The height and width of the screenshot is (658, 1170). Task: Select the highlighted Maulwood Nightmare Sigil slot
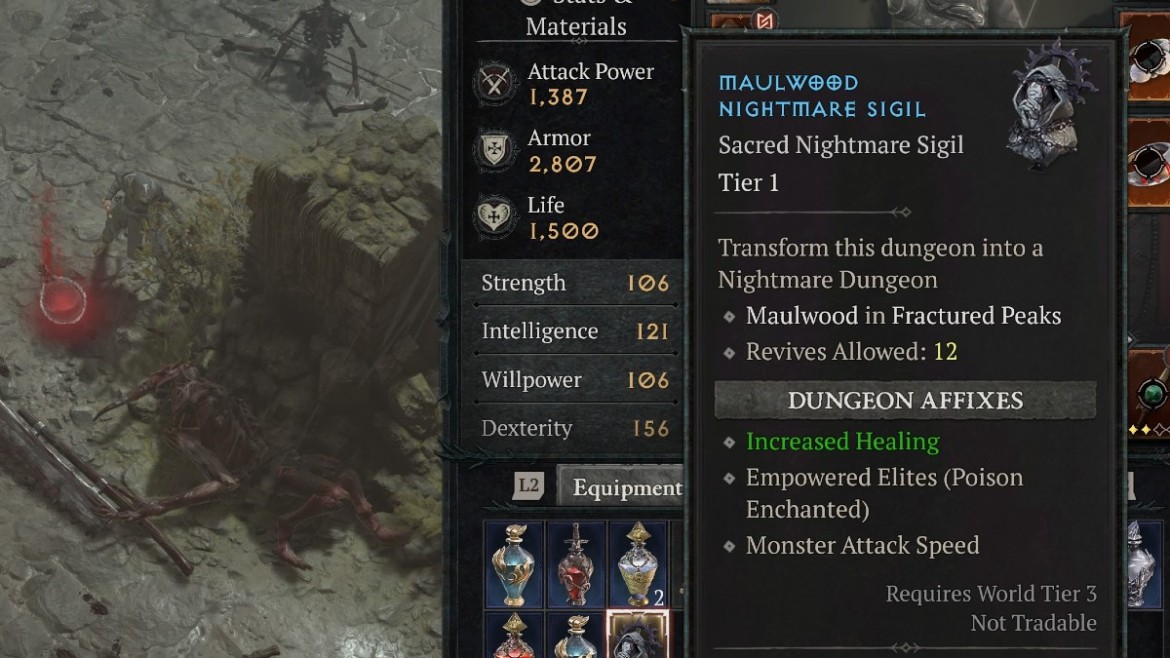point(638,637)
